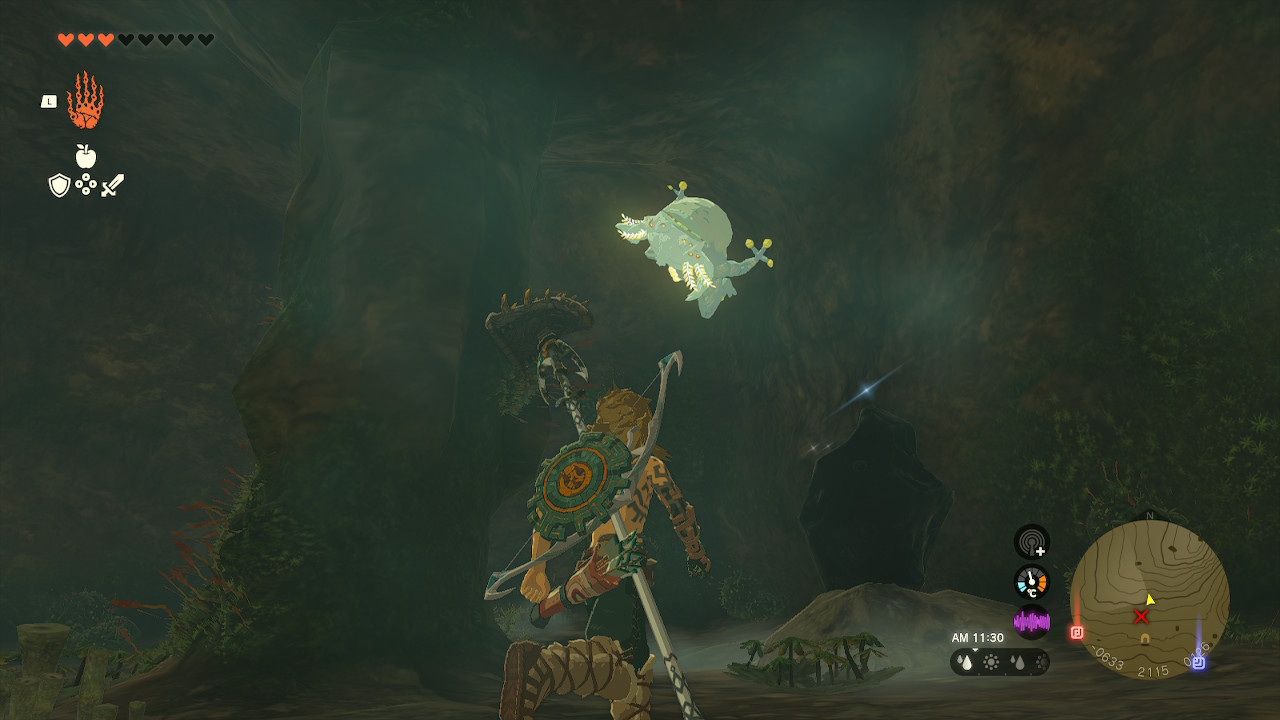The width and height of the screenshot is (1280, 720).
Task: Select the cave entrance marker on minimap
Action: pos(1145,638)
